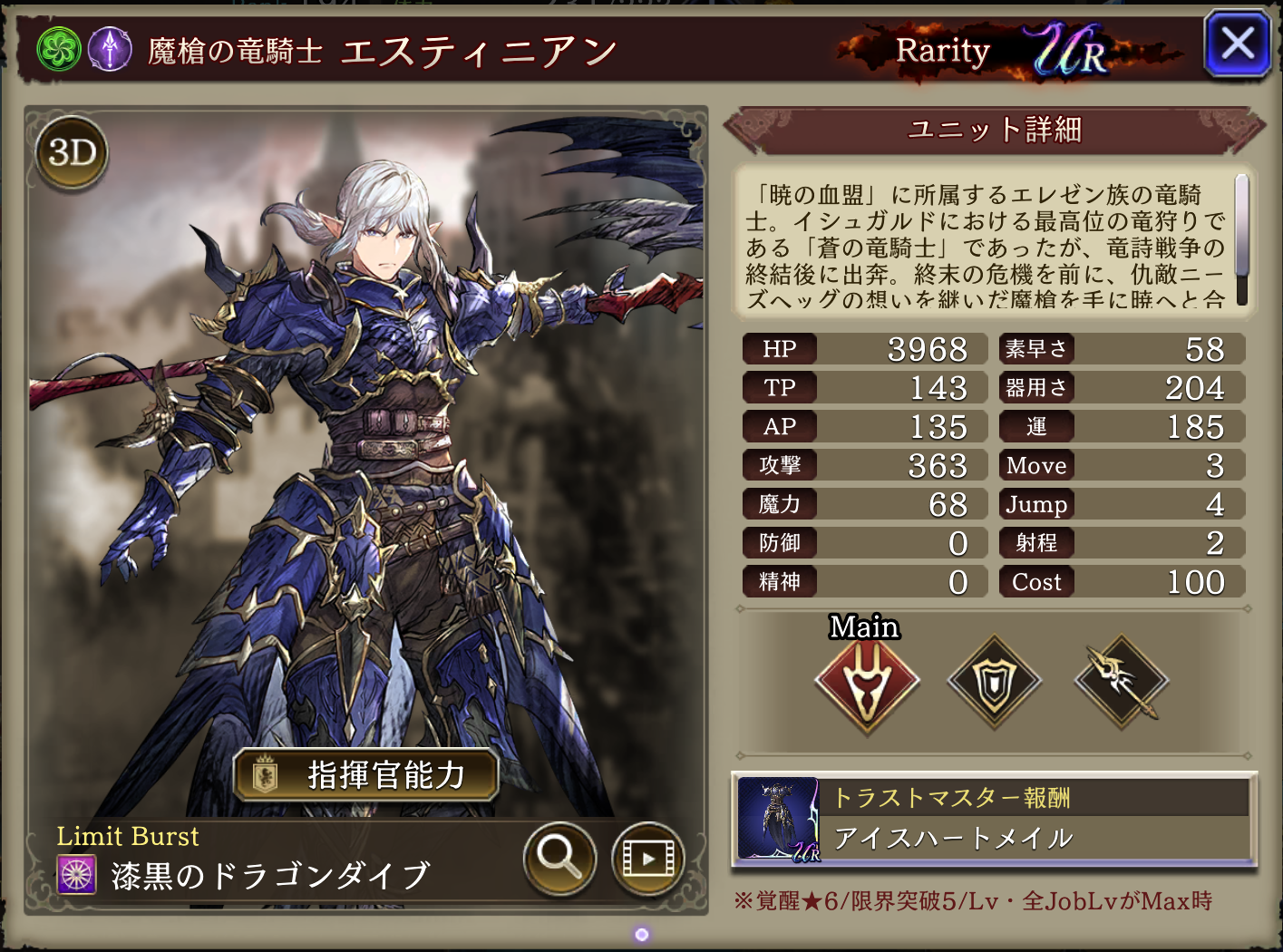Click the unit description scrollbar
This screenshot has width=1283, height=952.
pyautogui.click(x=1241, y=238)
